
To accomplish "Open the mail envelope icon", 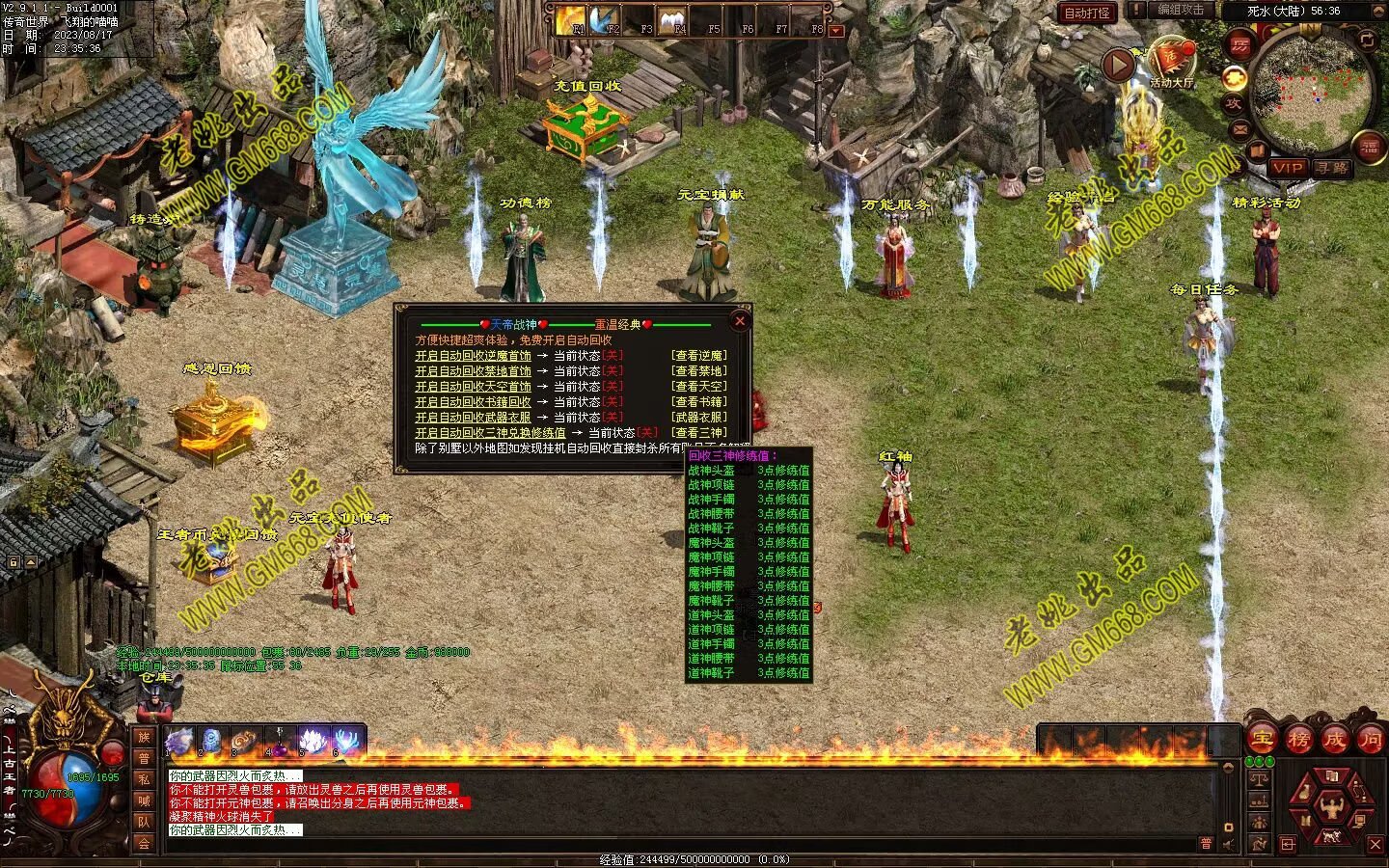I will coord(1240,129).
